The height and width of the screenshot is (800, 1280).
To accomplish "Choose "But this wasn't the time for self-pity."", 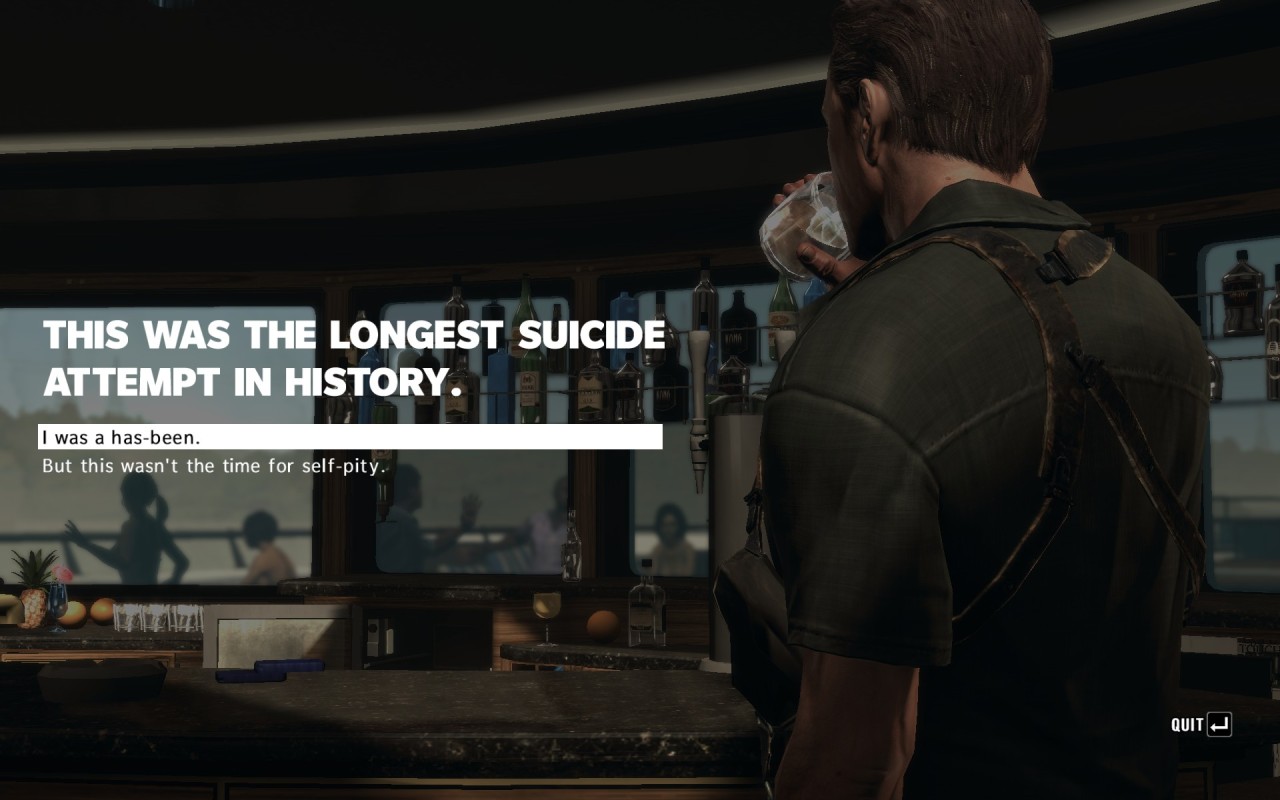I will 214,466.
